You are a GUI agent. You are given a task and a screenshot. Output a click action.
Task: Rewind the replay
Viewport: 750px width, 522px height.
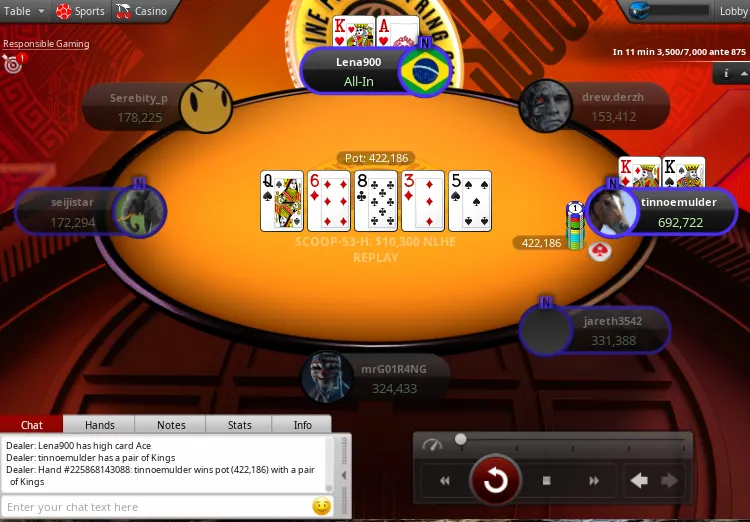[445, 481]
